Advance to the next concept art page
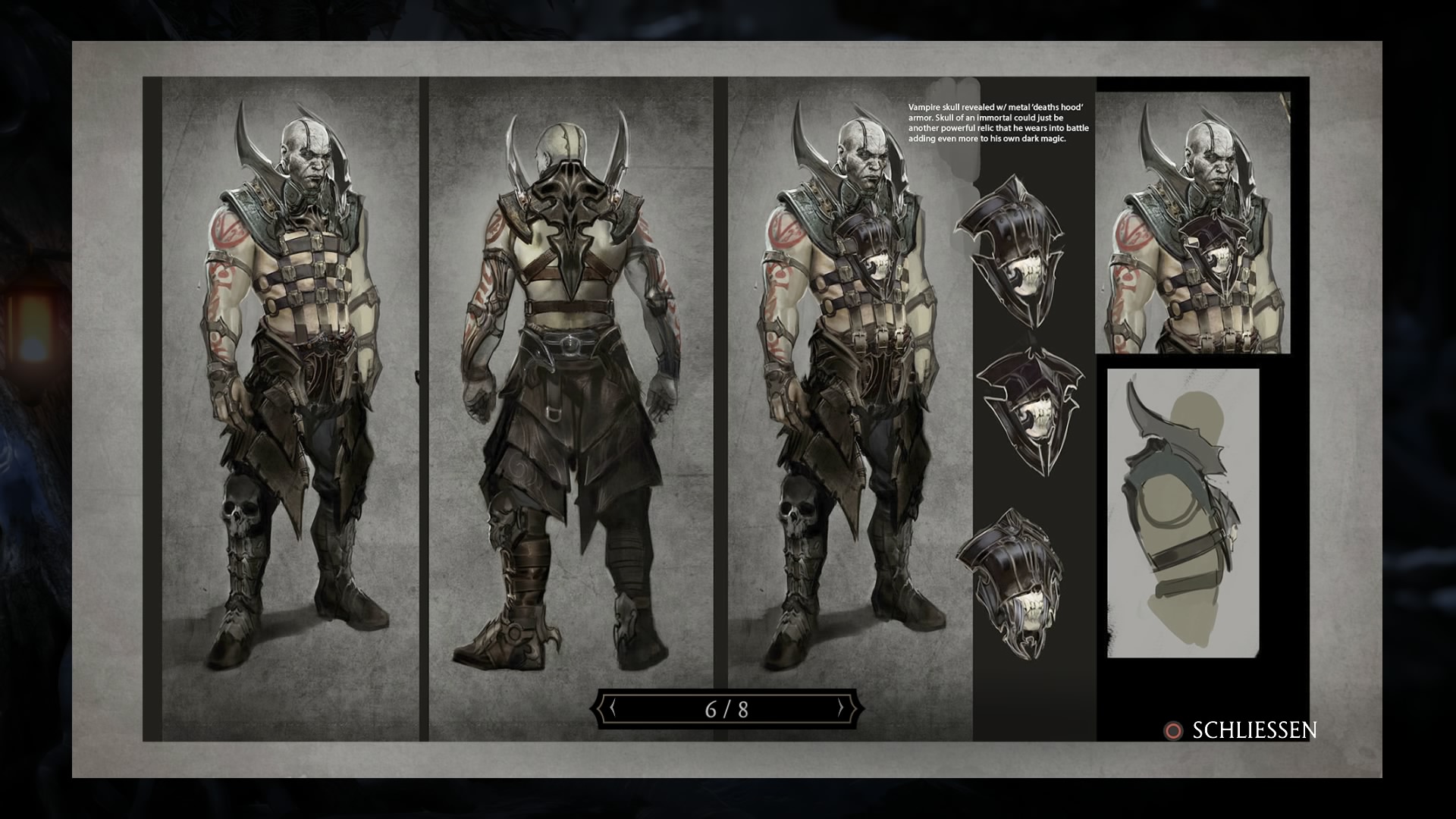1456x819 pixels. coord(840,709)
